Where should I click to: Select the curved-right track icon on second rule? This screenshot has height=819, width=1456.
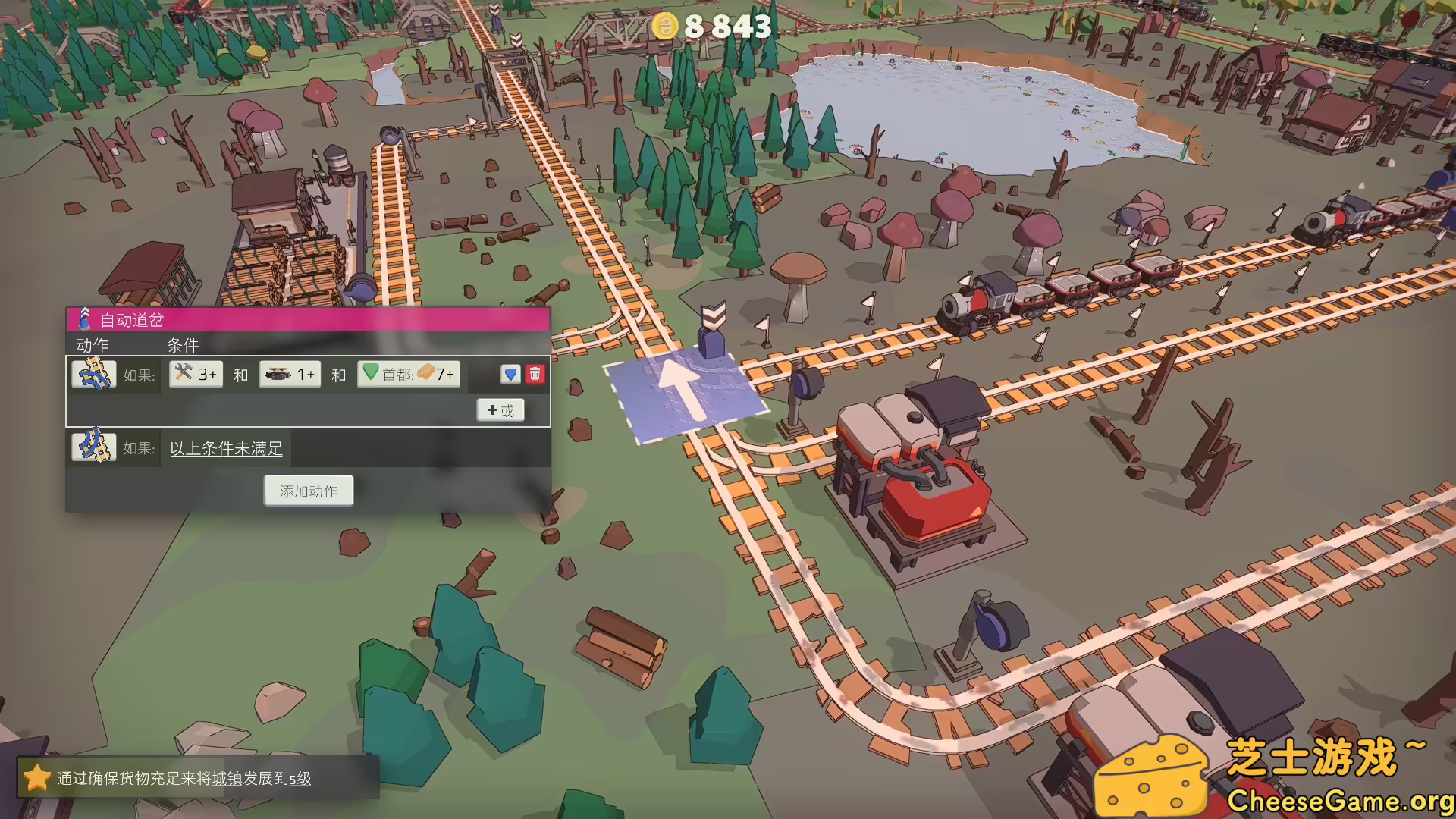pyautogui.click(x=93, y=447)
